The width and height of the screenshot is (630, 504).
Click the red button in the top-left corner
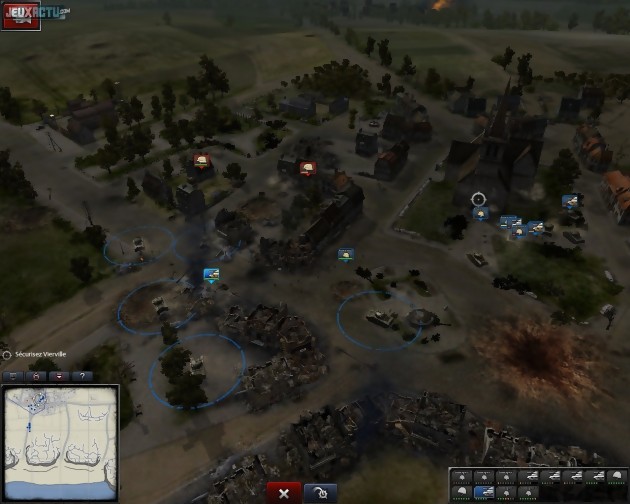click(x=20, y=14)
